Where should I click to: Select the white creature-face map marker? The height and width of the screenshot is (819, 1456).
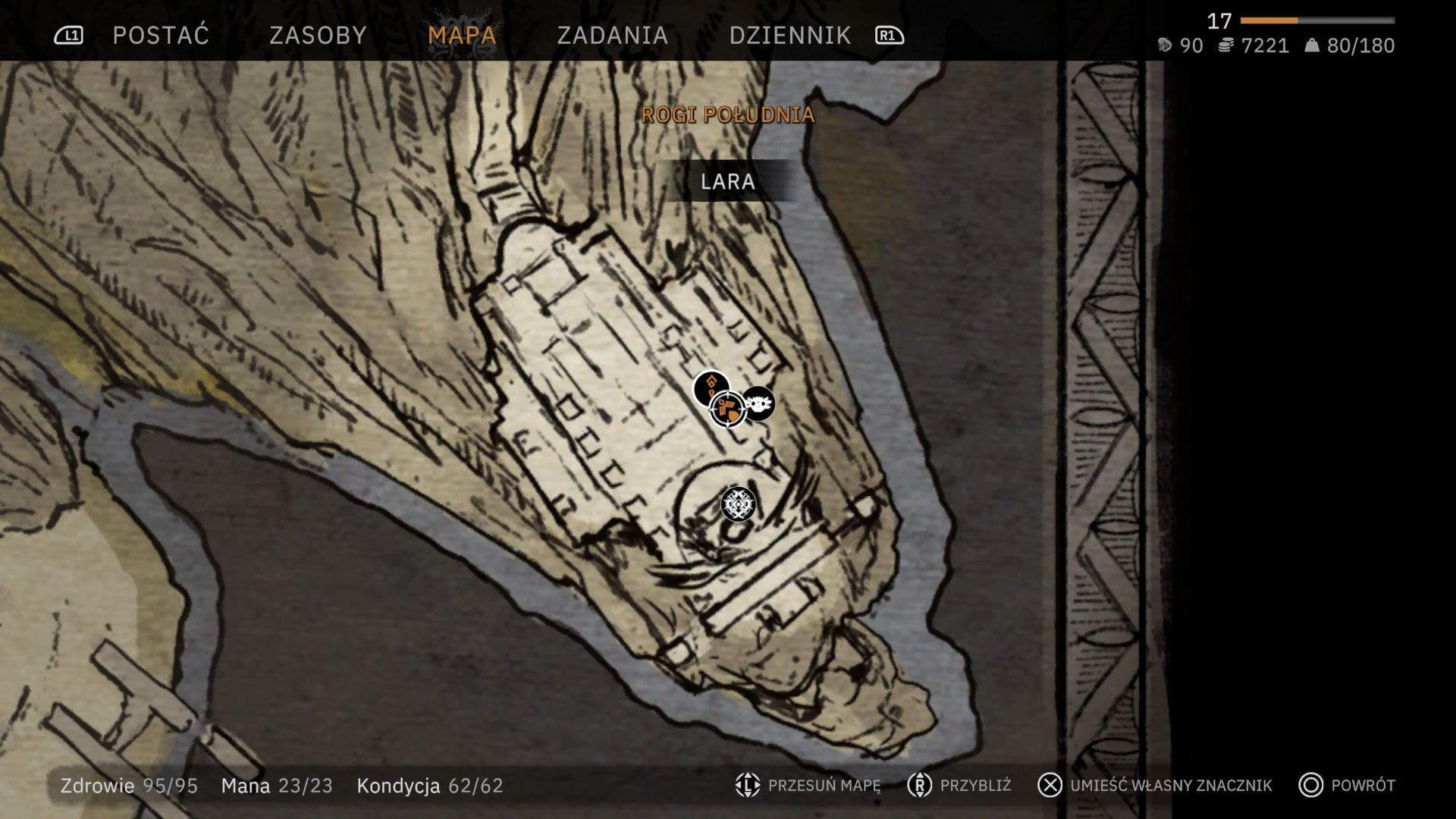click(758, 403)
